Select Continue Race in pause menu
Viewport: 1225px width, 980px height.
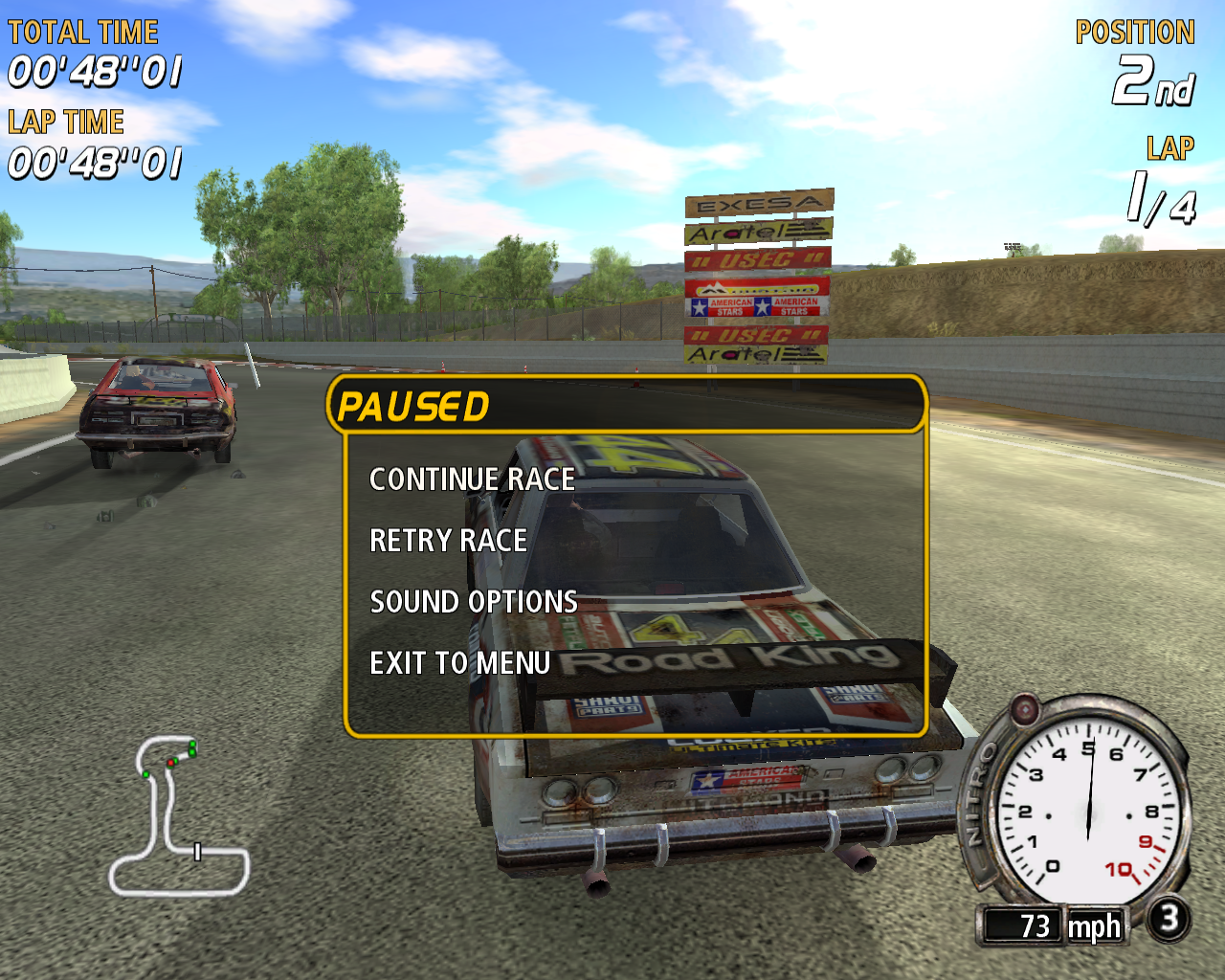tap(472, 479)
